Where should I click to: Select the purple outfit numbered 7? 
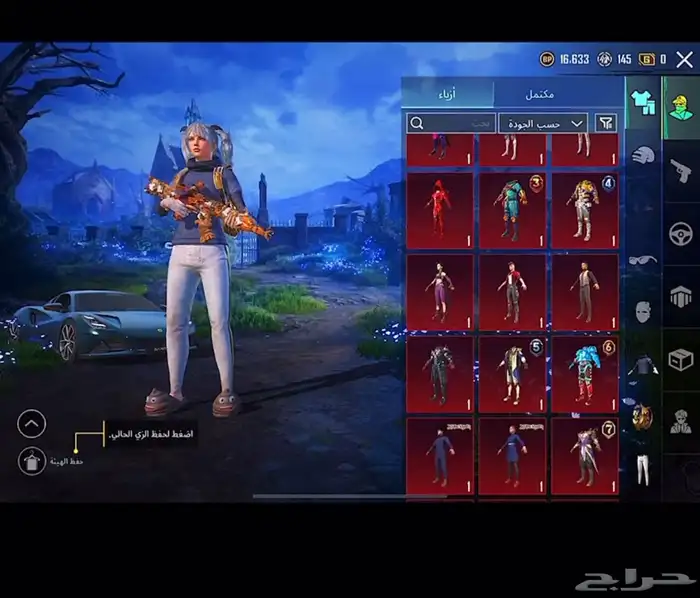584,455
